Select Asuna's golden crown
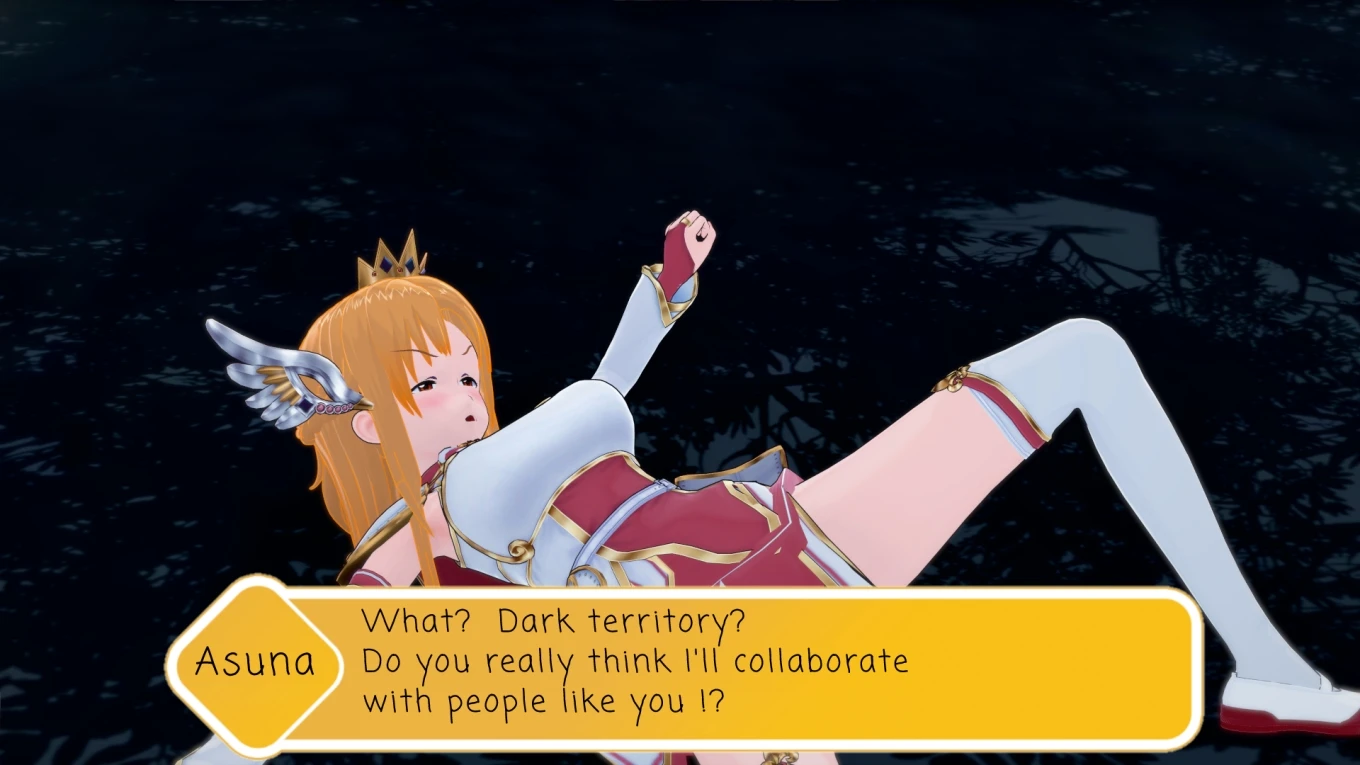 coord(390,265)
